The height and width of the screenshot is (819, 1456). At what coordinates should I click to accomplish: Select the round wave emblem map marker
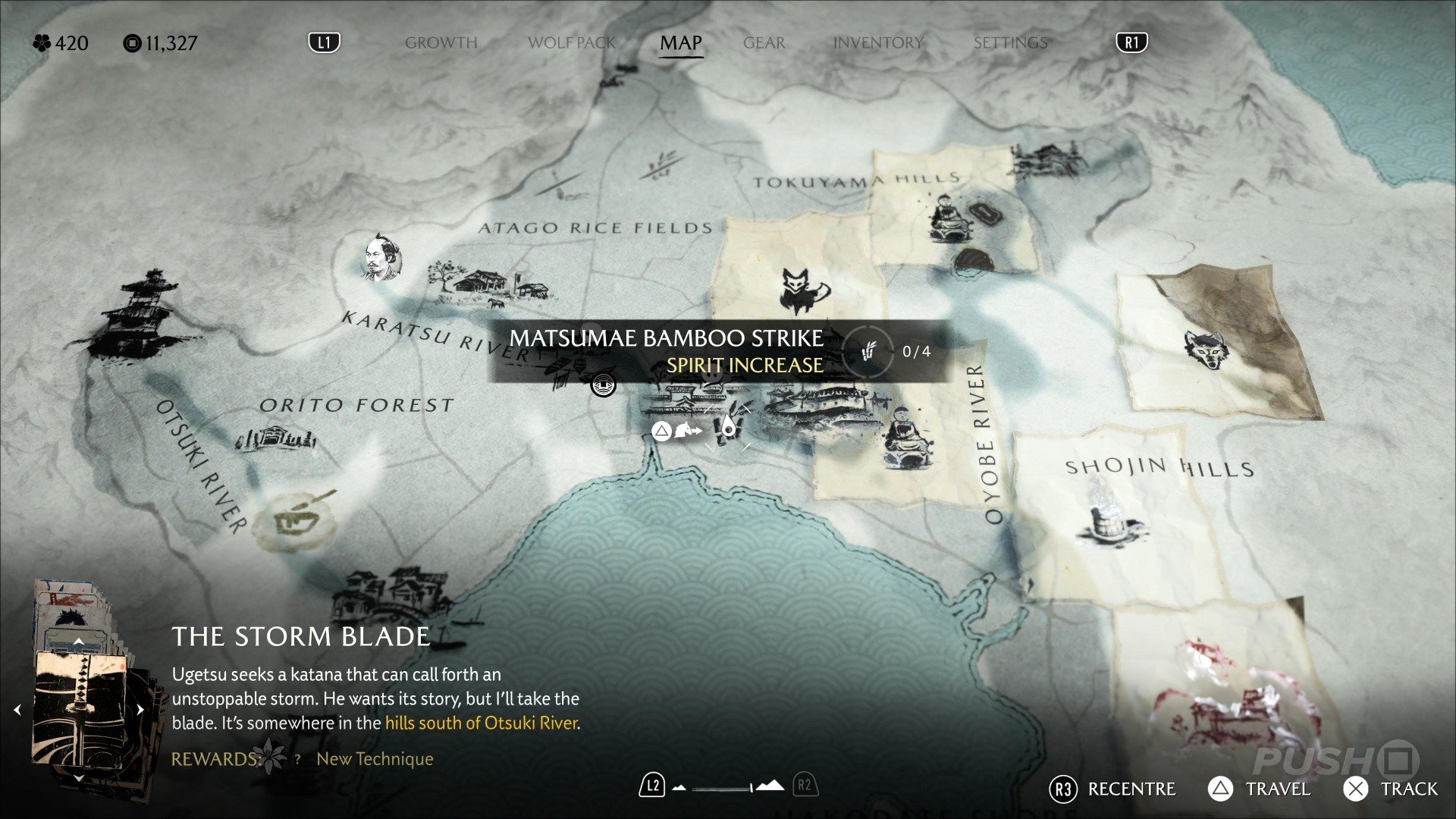[x=604, y=384]
